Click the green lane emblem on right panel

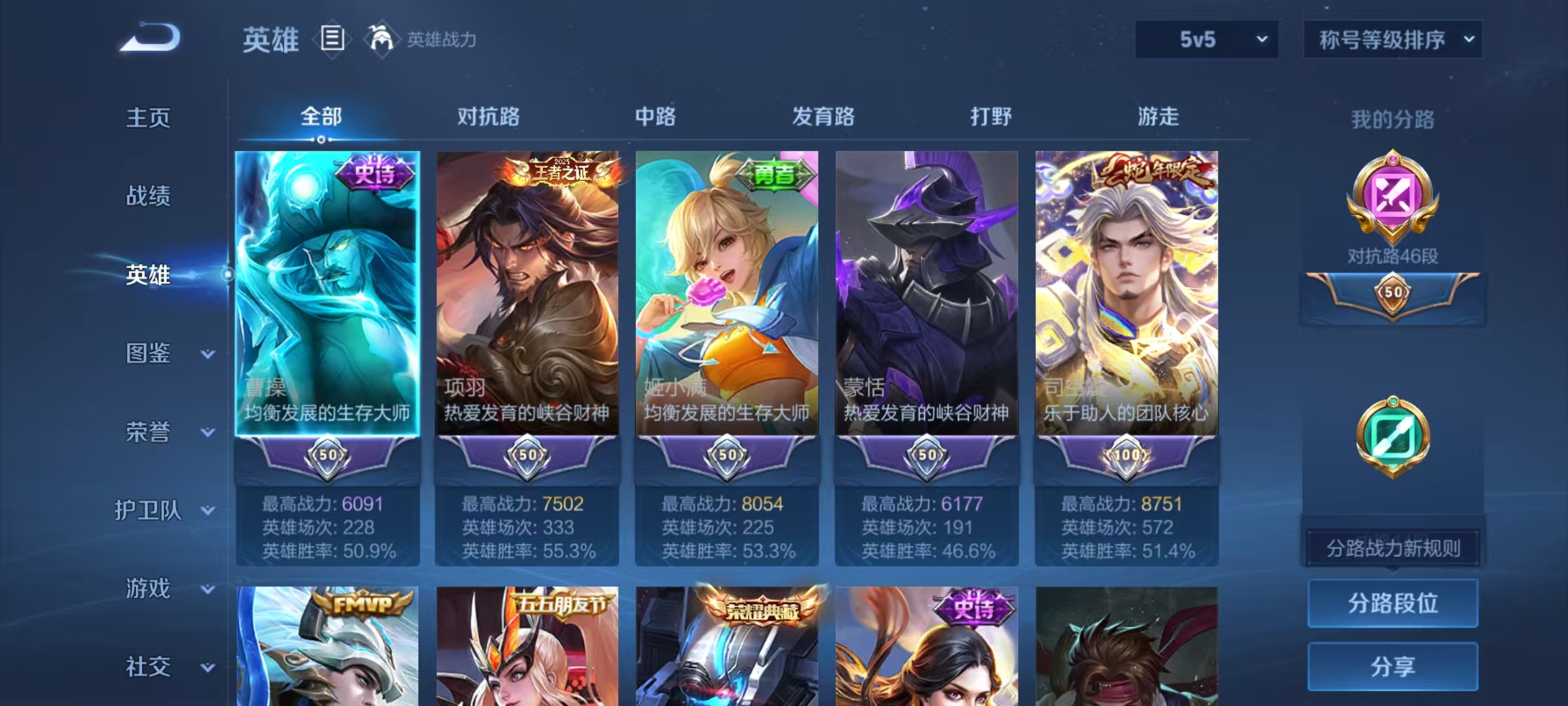click(x=1394, y=437)
